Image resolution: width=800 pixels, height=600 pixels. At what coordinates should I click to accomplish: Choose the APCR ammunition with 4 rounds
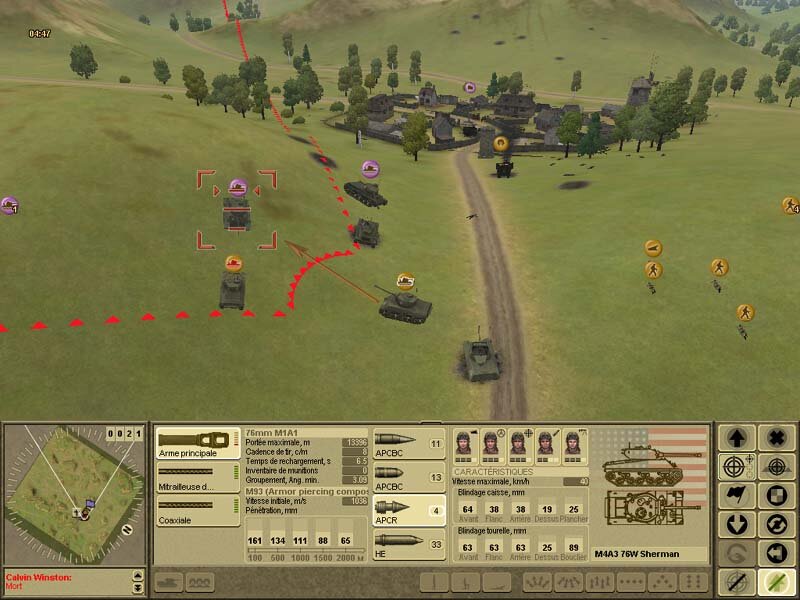[x=409, y=510]
